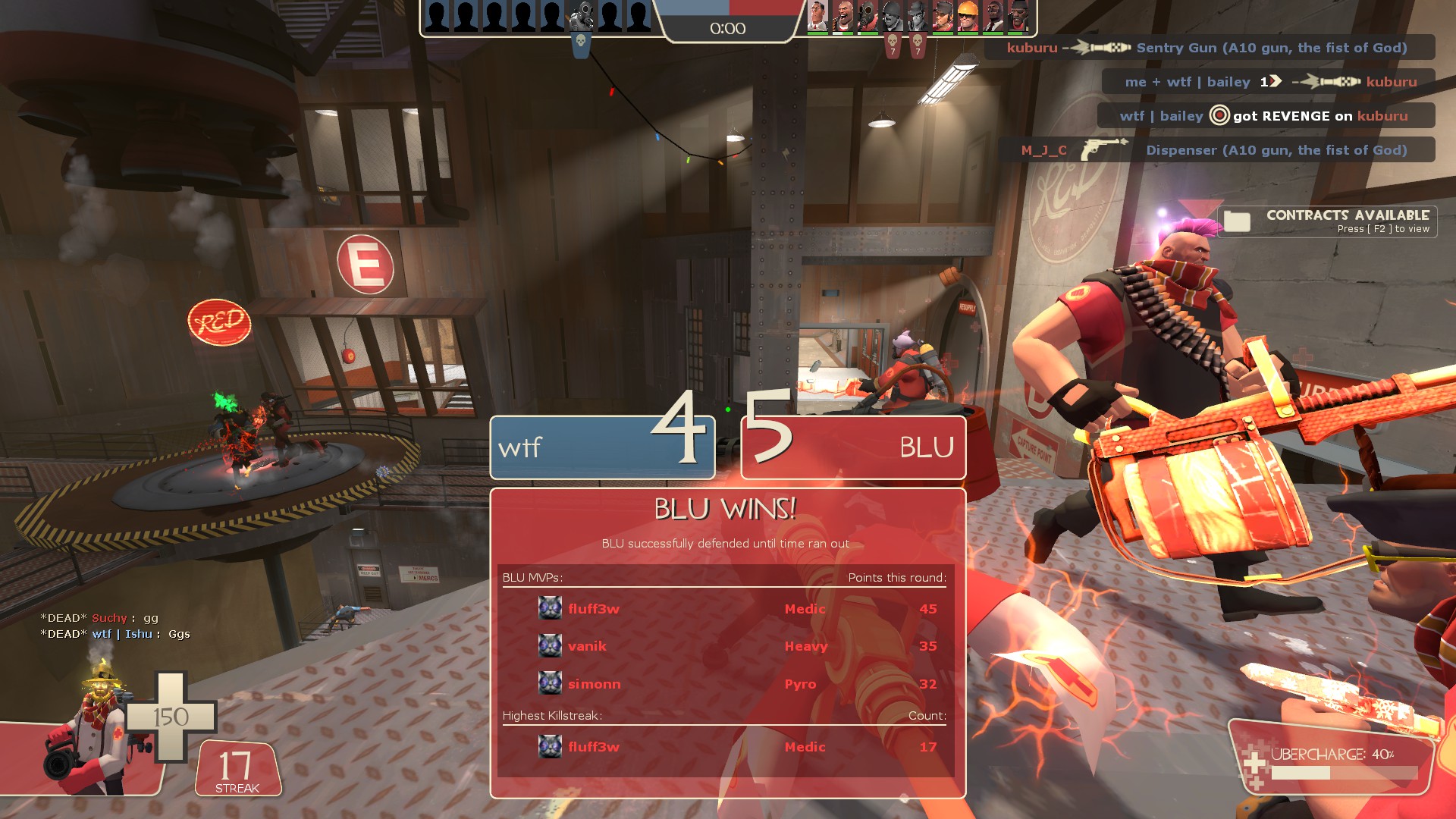Click the Heavy portrait in the top bar

tap(843, 17)
